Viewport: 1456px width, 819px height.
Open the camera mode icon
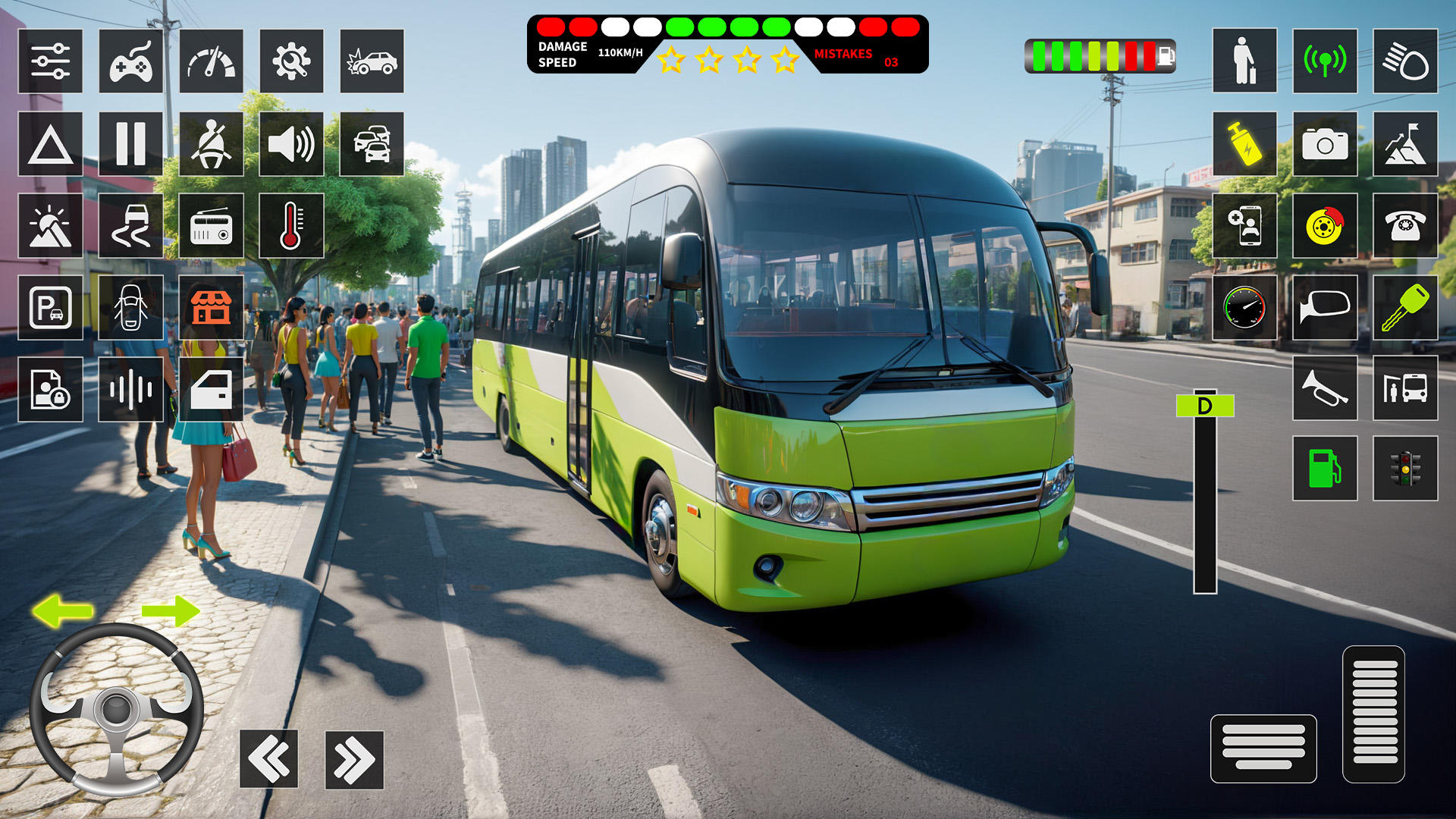(x=1326, y=145)
